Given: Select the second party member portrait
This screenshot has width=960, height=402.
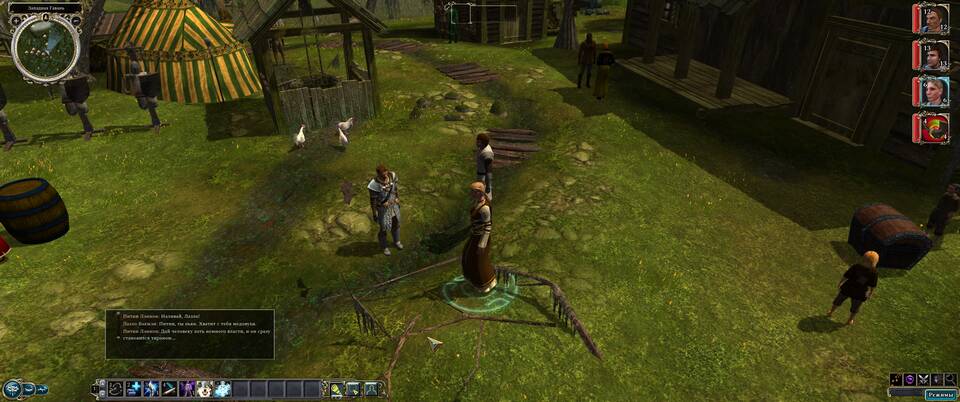Looking at the screenshot, I should coord(930,55).
